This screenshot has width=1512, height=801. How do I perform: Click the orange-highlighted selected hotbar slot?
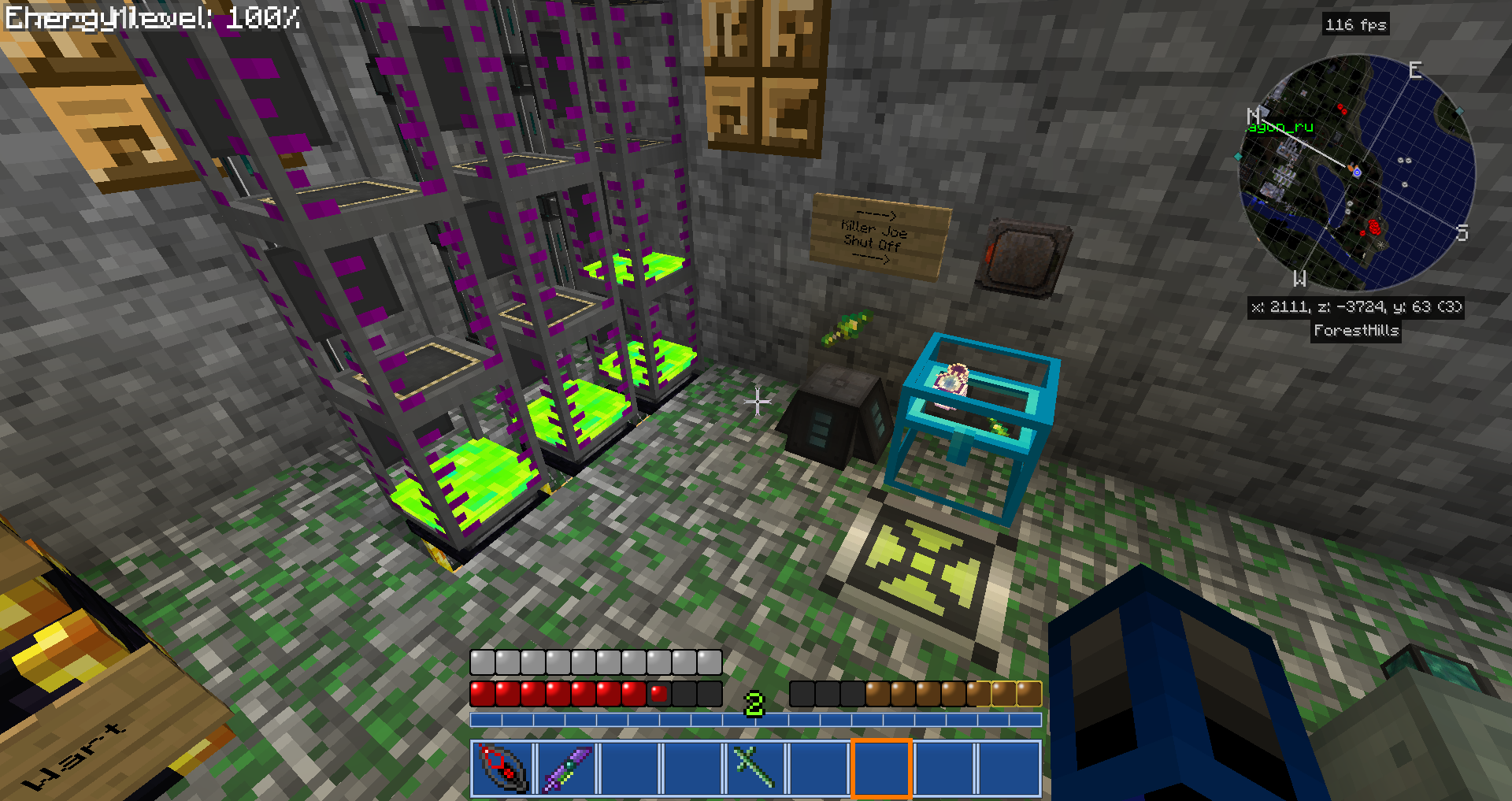881,768
